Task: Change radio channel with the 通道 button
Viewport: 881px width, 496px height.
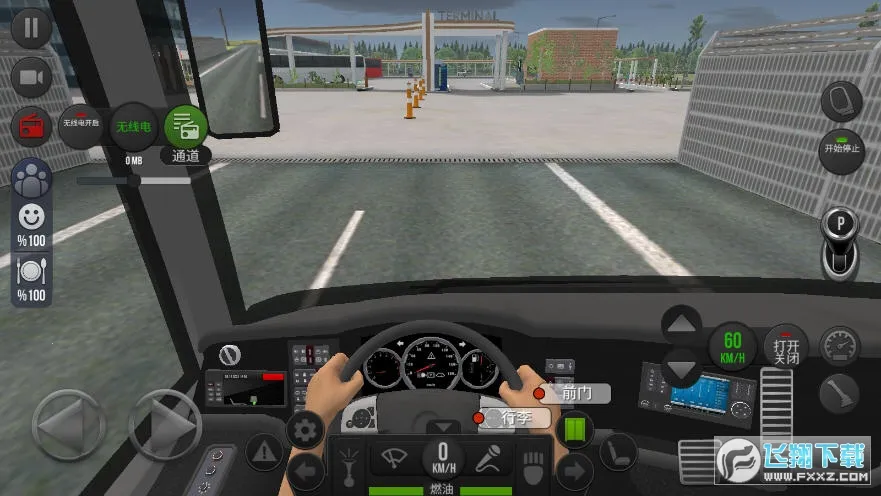Action: point(186,129)
